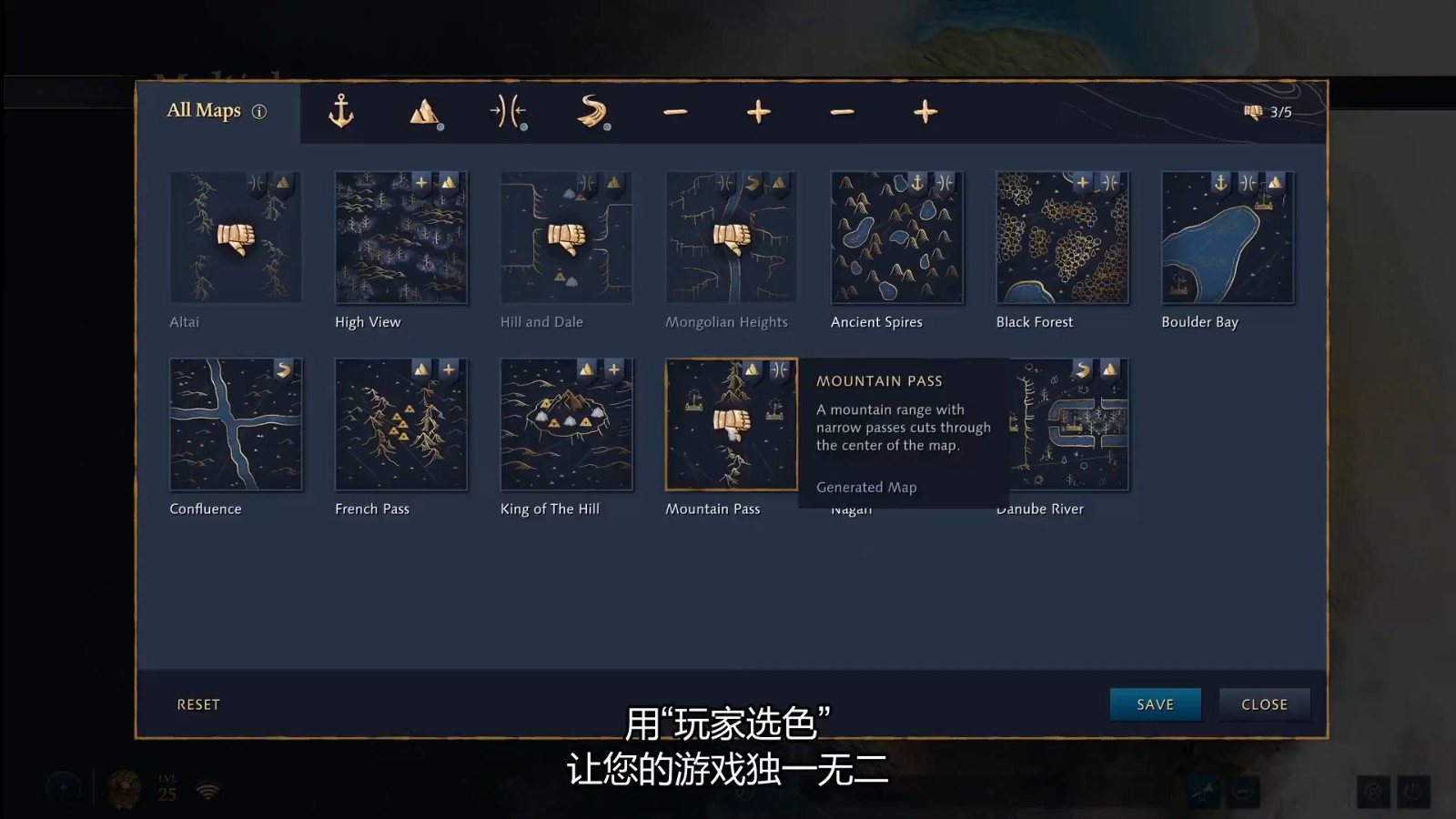Switch to the All Maps tab
1456x819 pixels.
pyautogui.click(x=204, y=110)
